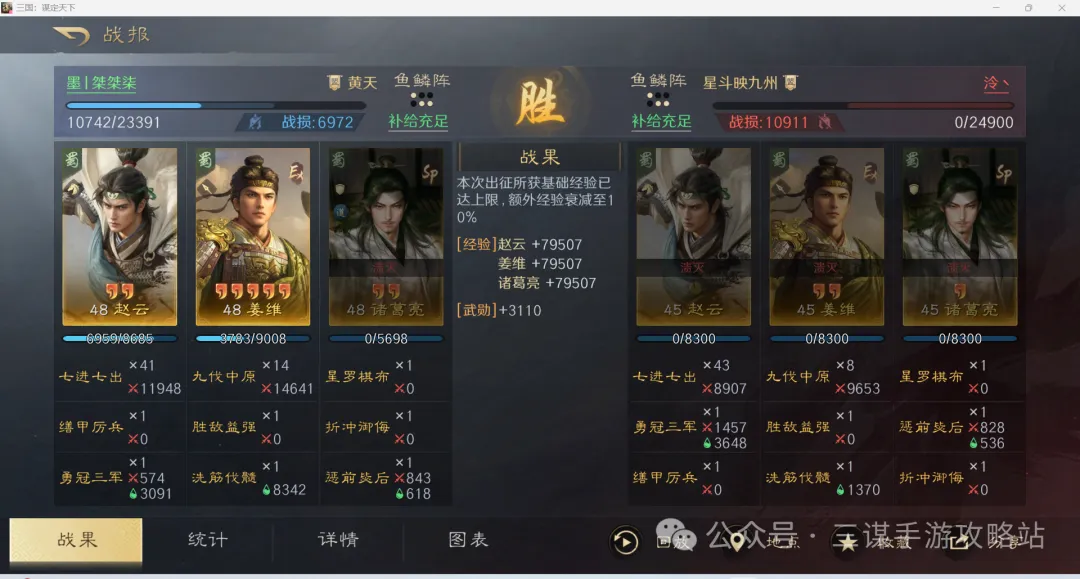Screen dimensions: 1080x579
Task: Show the 图表 tab
Action: point(468,540)
